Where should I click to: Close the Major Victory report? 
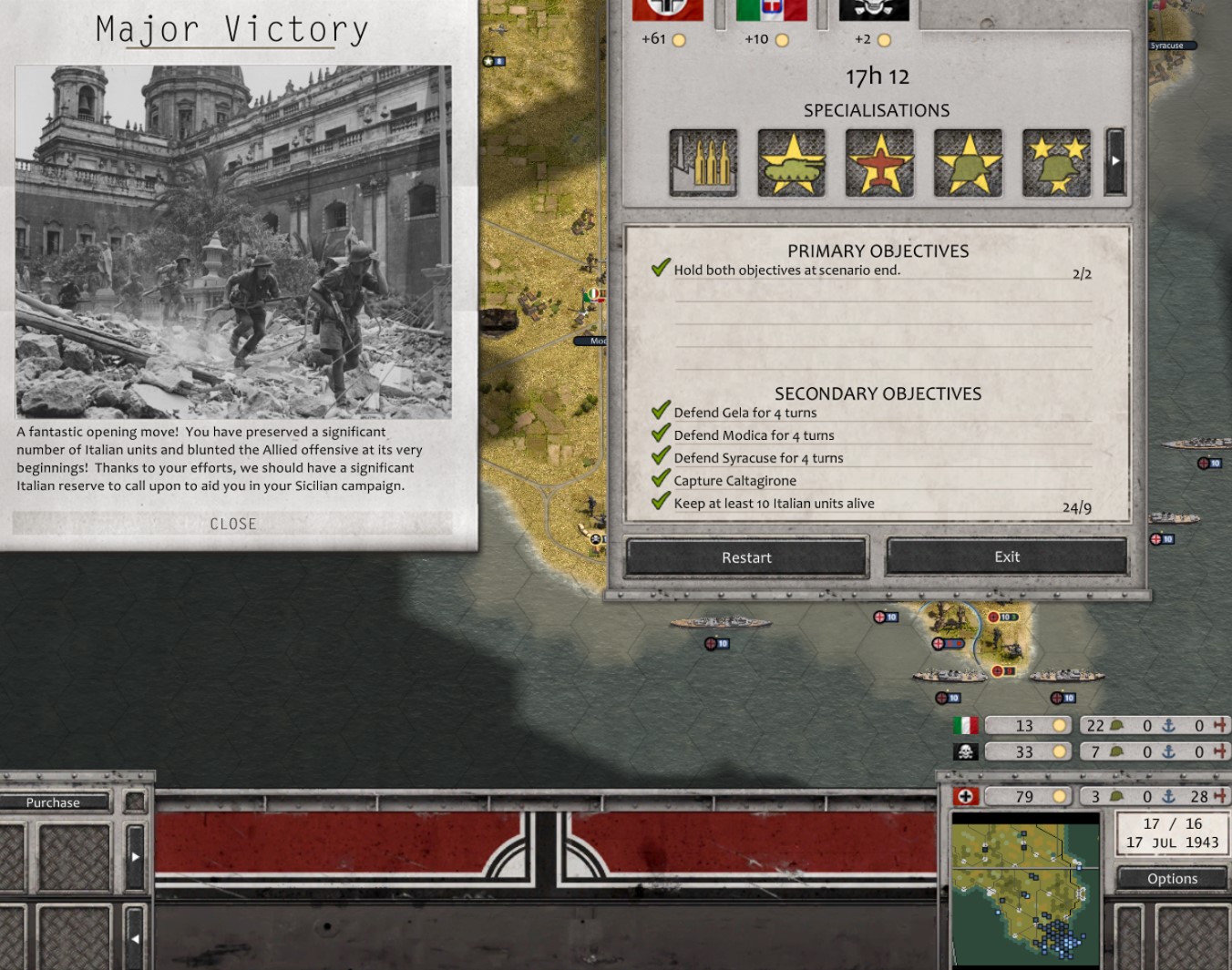point(232,524)
